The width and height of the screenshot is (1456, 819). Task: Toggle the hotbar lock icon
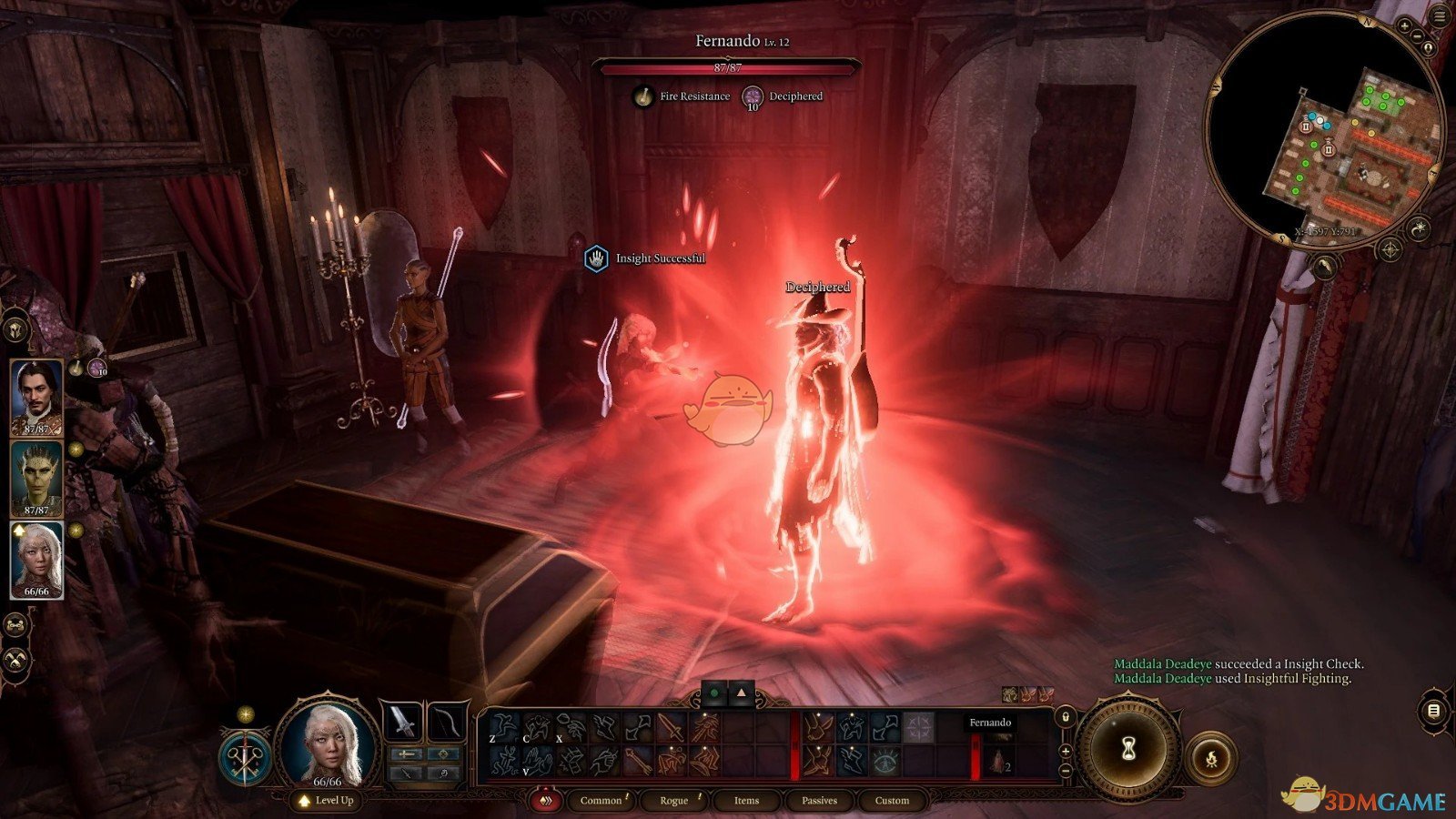click(1066, 718)
